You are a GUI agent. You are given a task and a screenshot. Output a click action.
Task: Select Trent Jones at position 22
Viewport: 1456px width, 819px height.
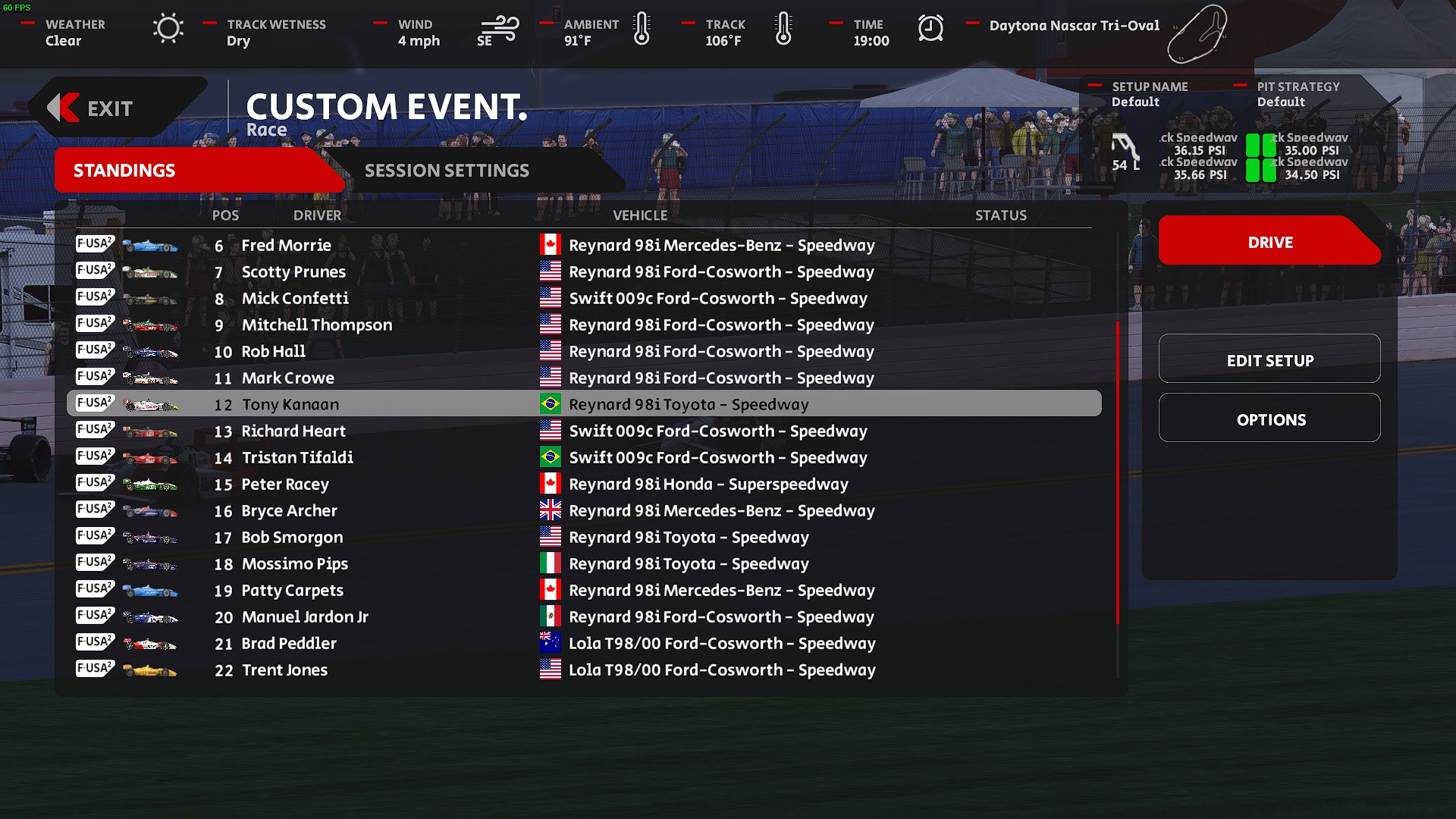(x=284, y=670)
